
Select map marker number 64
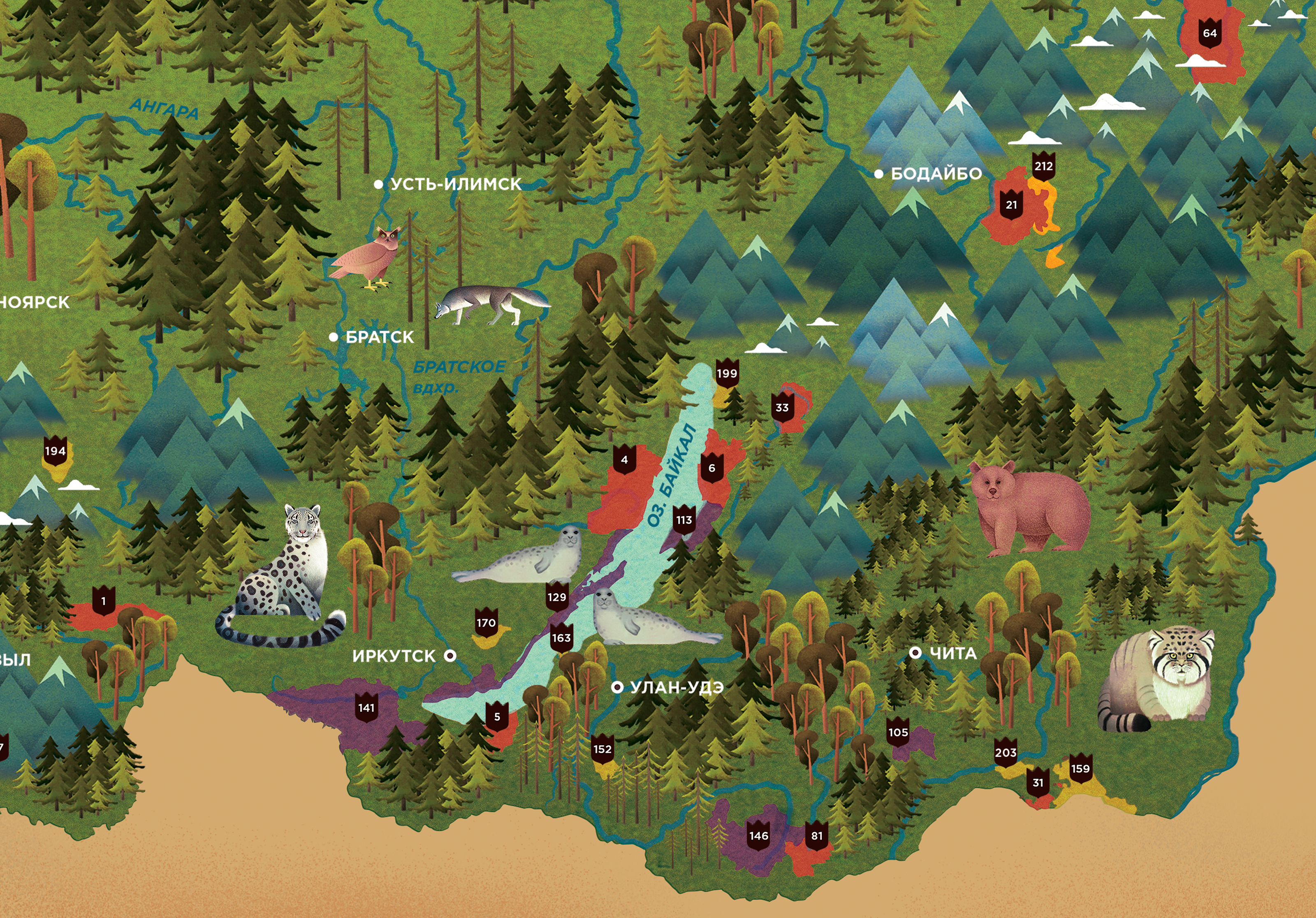pyautogui.click(x=1209, y=34)
